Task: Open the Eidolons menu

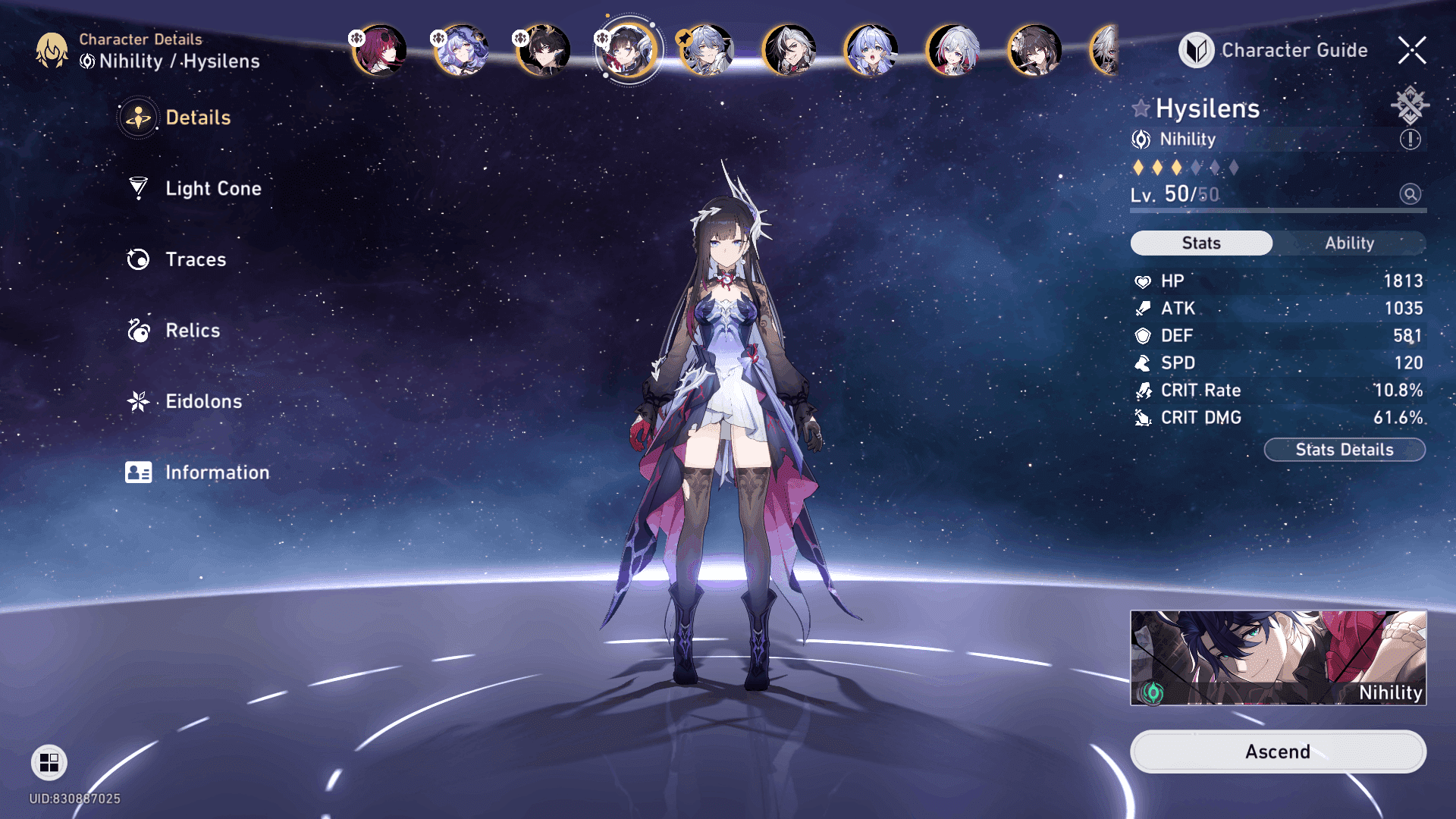Action: (203, 401)
